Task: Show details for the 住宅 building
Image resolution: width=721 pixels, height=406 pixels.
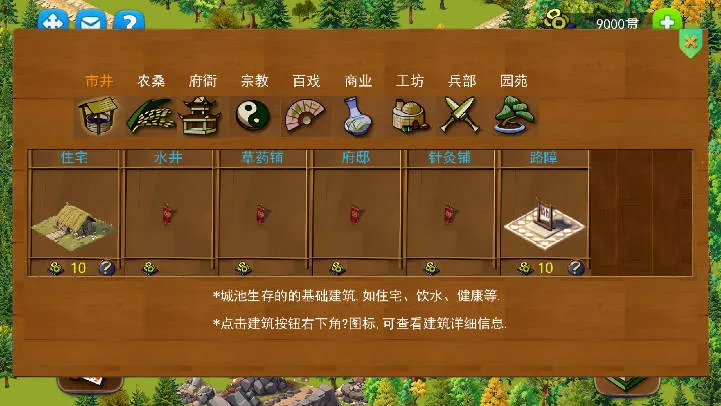Action: click(x=106, y=268)
